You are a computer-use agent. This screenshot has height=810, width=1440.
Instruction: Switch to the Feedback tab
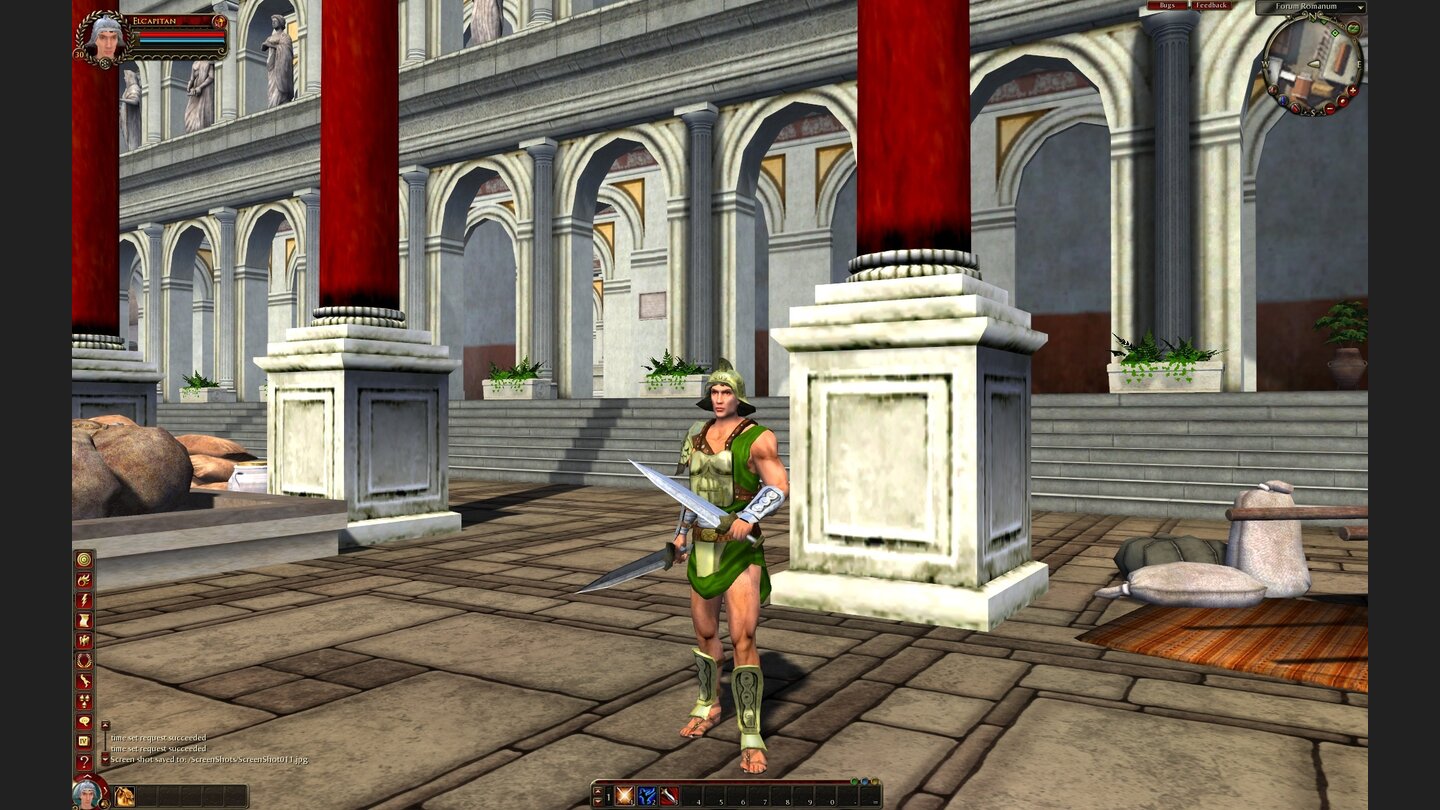coord(1210,6)
